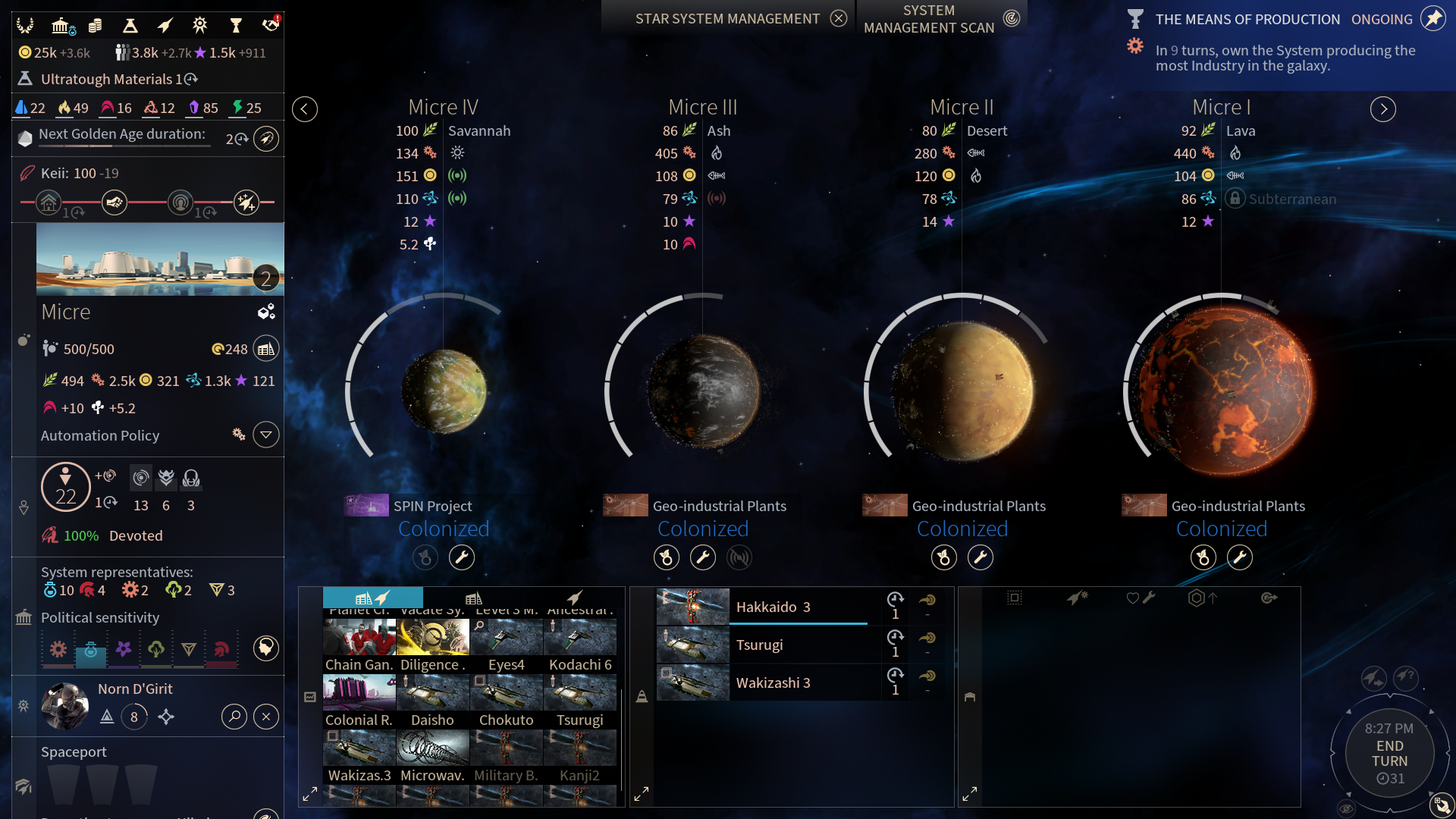Screen dimensions: 1456x819
Task: Pin The Means of Production quest
Action: pyautogui.click(x=1432, y=19)
